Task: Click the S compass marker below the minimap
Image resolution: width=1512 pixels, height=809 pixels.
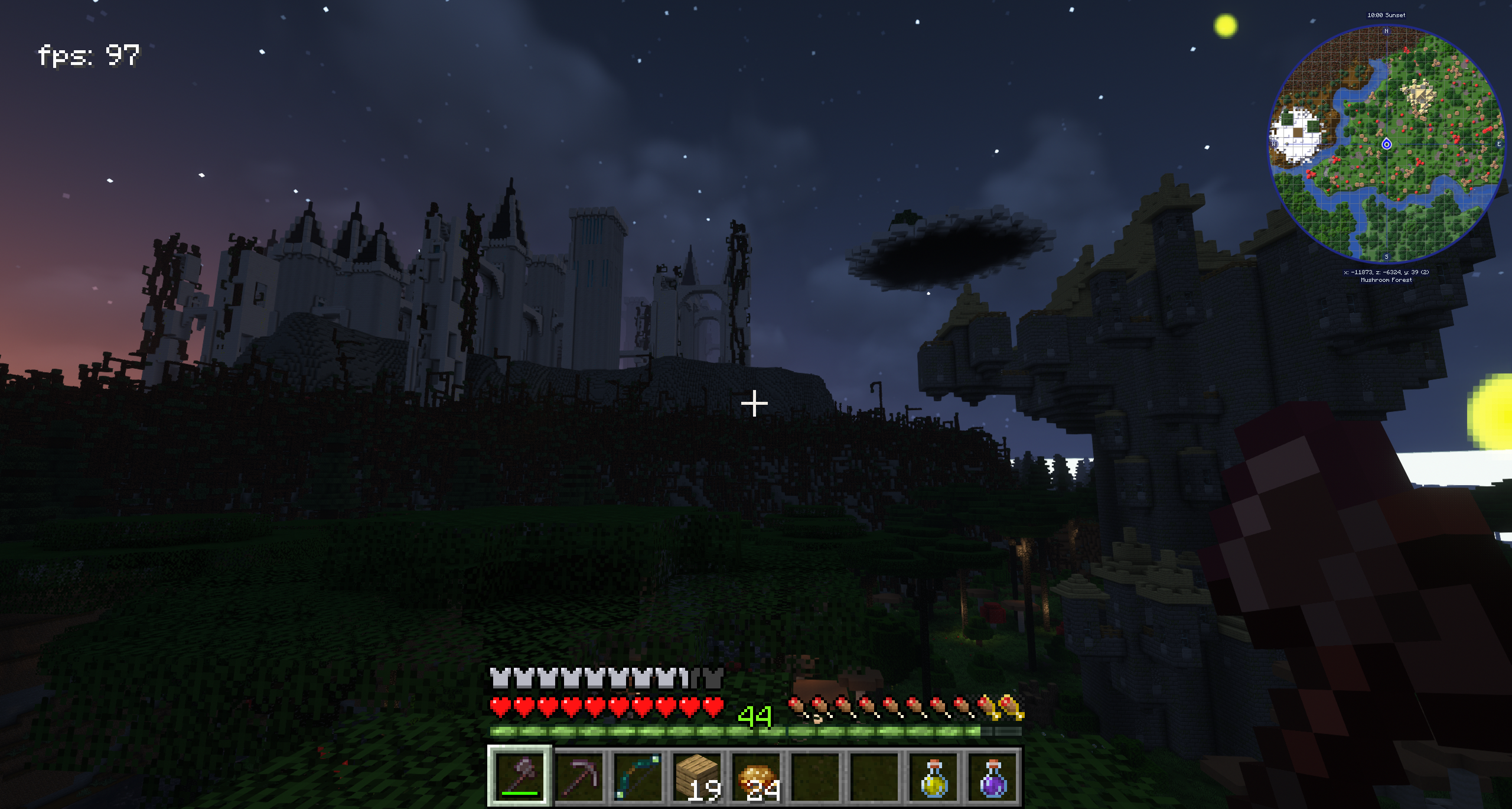Action: pyautogui.click(x=1386, y=257)
